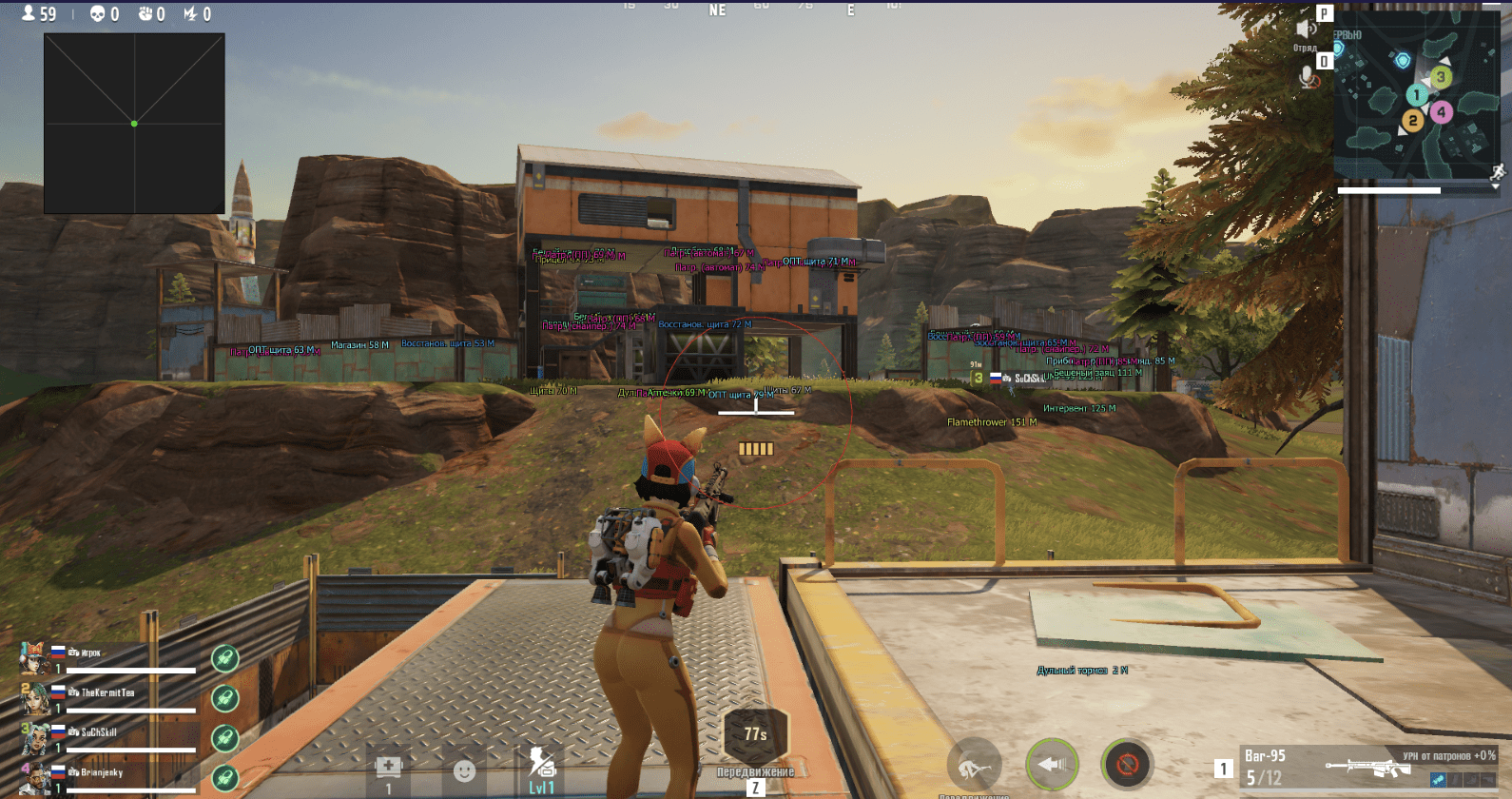Open the minimap

point(1417,95)
